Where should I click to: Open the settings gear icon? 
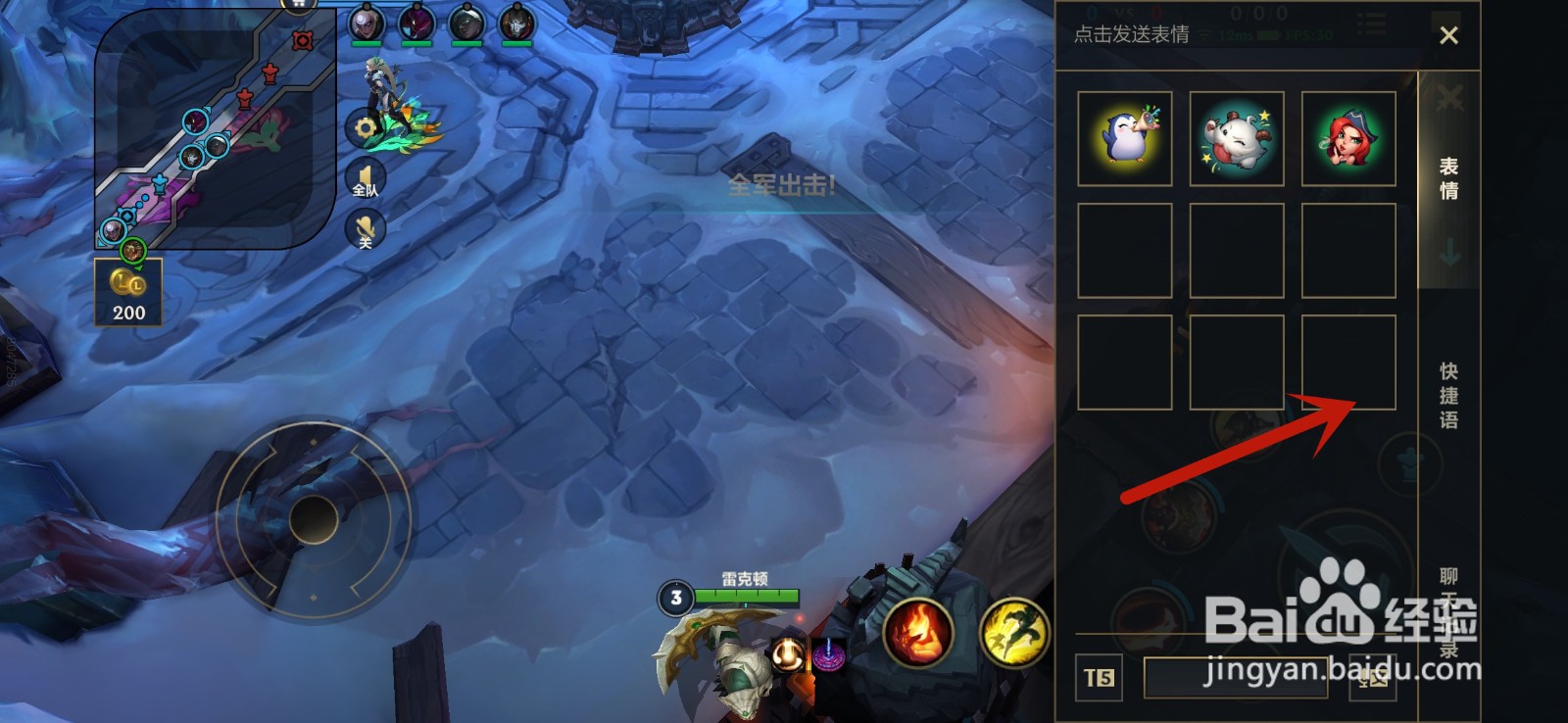pyautogui.click(x=364, y=127)
